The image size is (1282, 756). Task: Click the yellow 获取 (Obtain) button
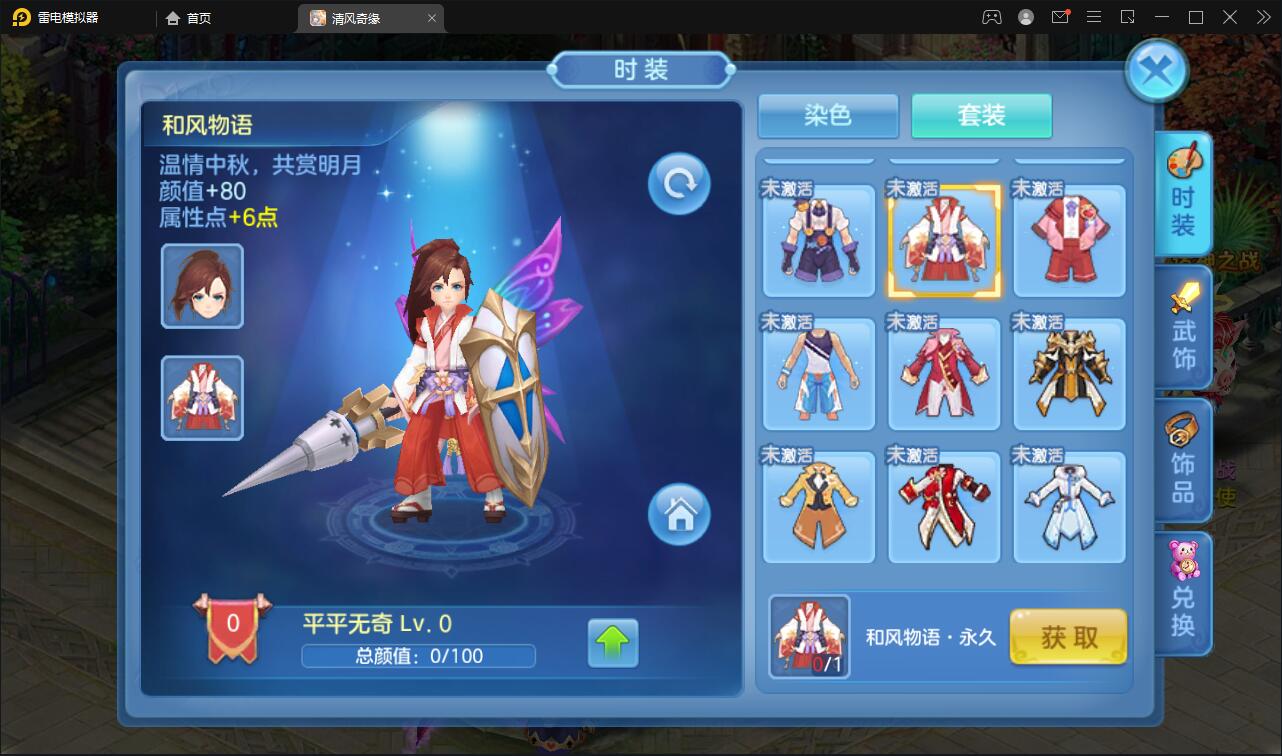[1068, 637]
